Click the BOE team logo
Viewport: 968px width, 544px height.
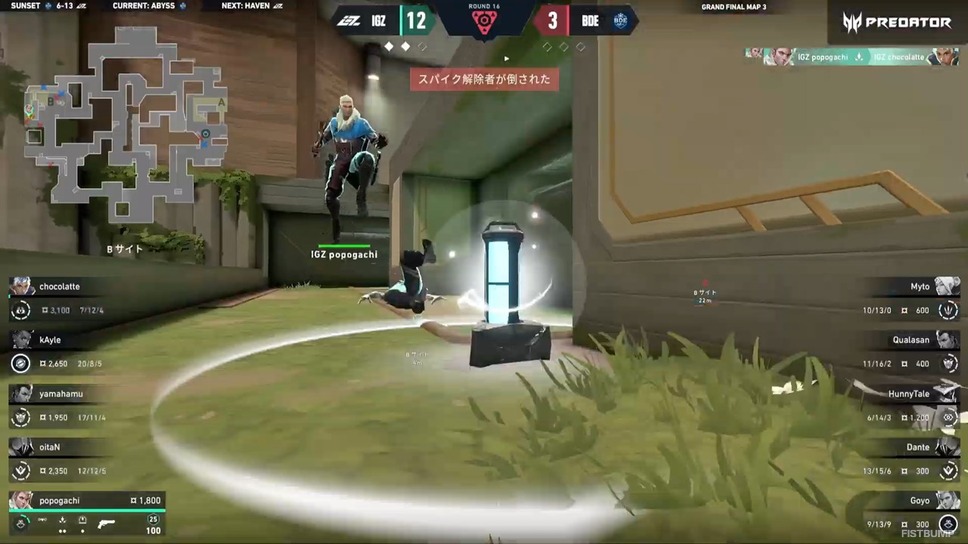coord(620,20)
